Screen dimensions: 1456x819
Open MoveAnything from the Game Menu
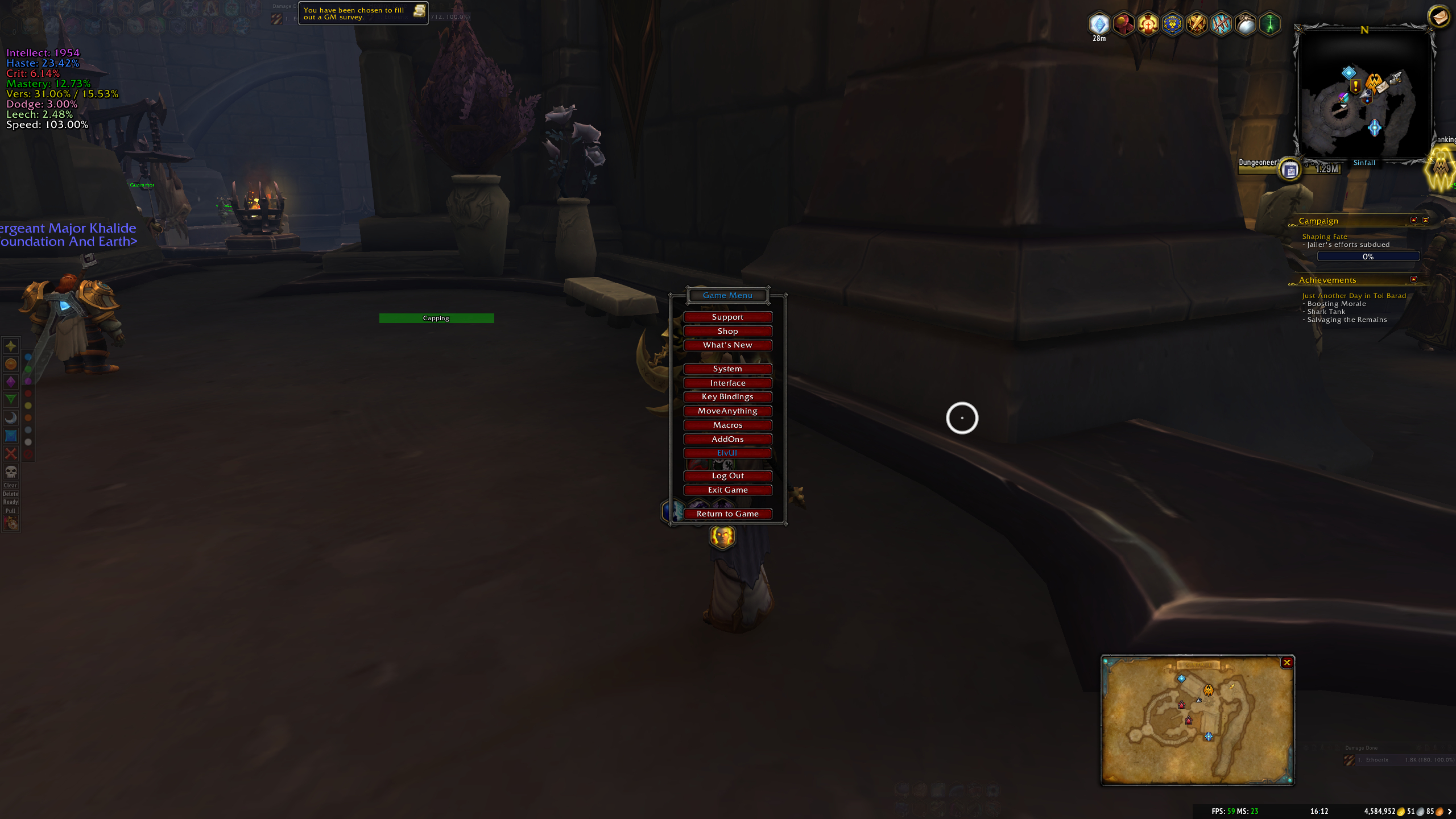(728, 411)
